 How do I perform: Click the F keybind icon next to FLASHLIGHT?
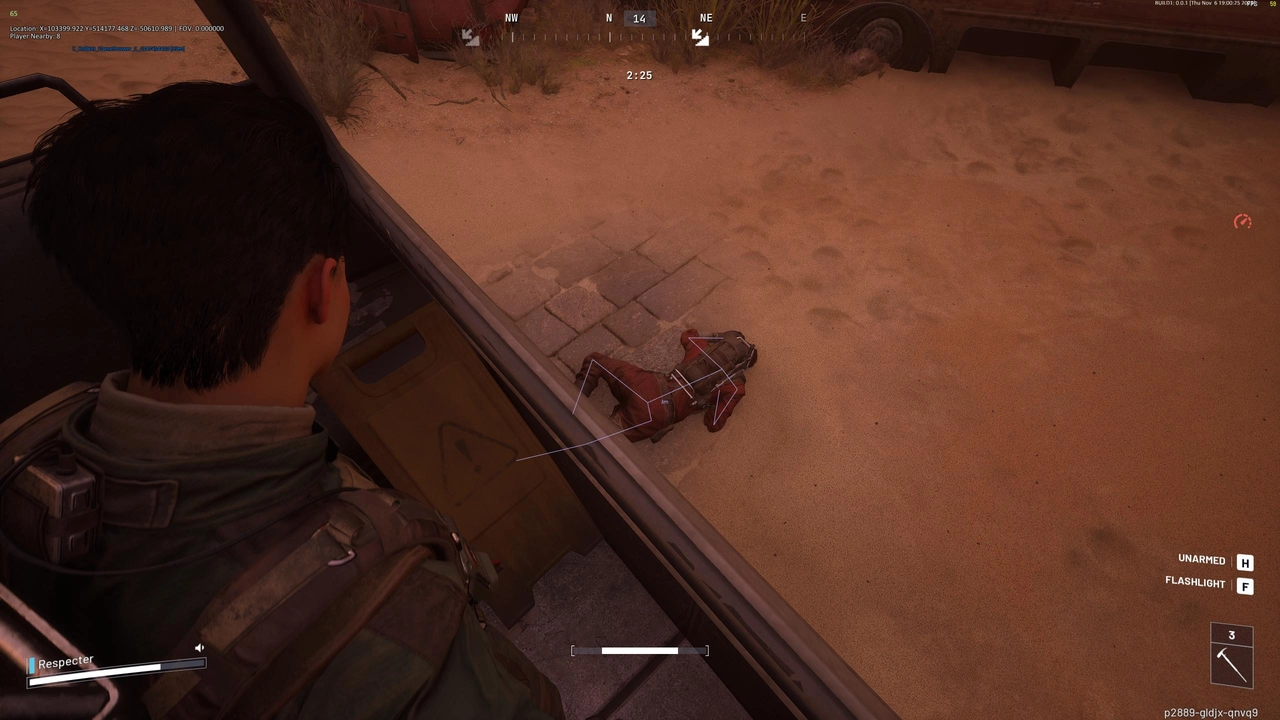[1245, 585]
